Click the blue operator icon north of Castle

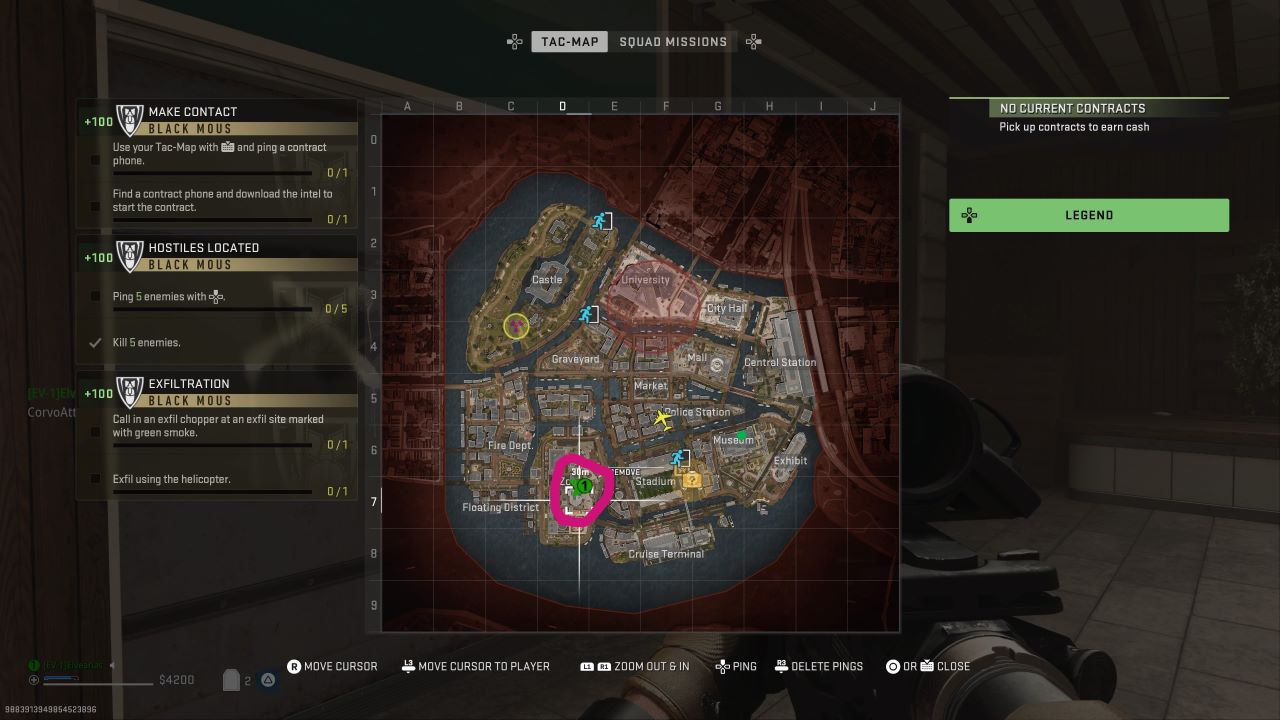pos(599,221)
